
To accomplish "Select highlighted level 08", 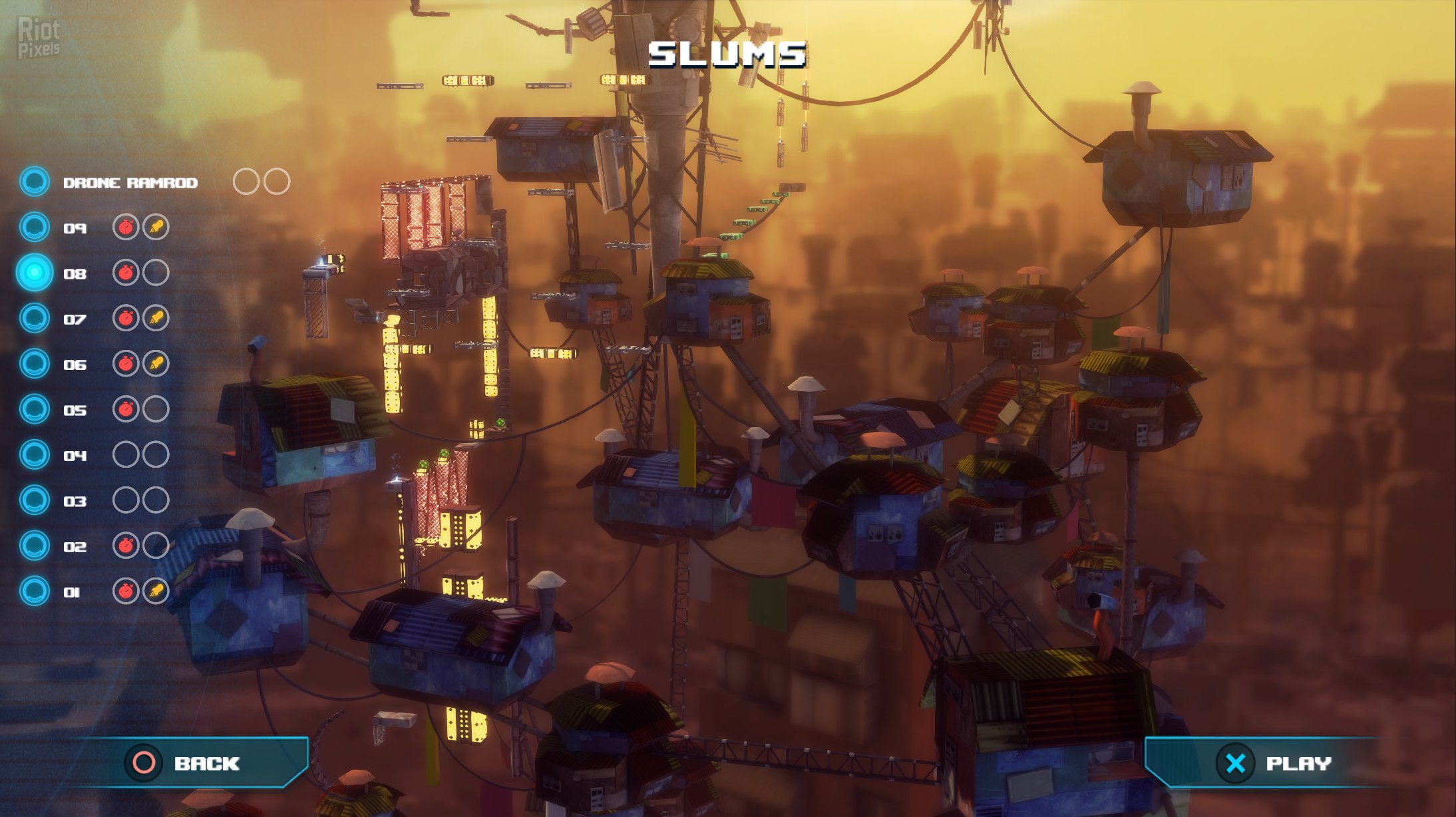I will click(75, 273).
